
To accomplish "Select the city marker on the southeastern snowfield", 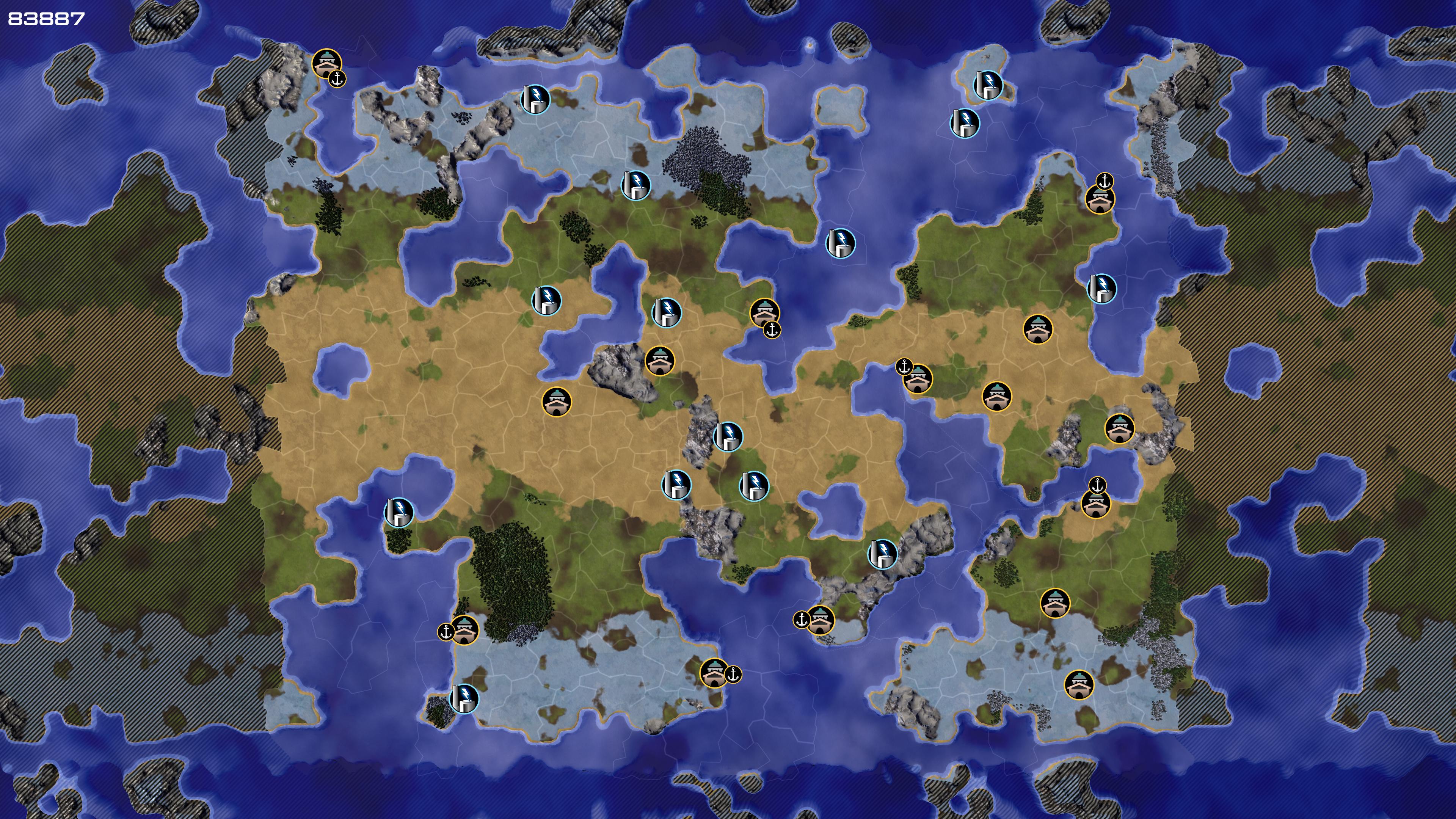I will pyautogui.click(x=1078, y=685).
